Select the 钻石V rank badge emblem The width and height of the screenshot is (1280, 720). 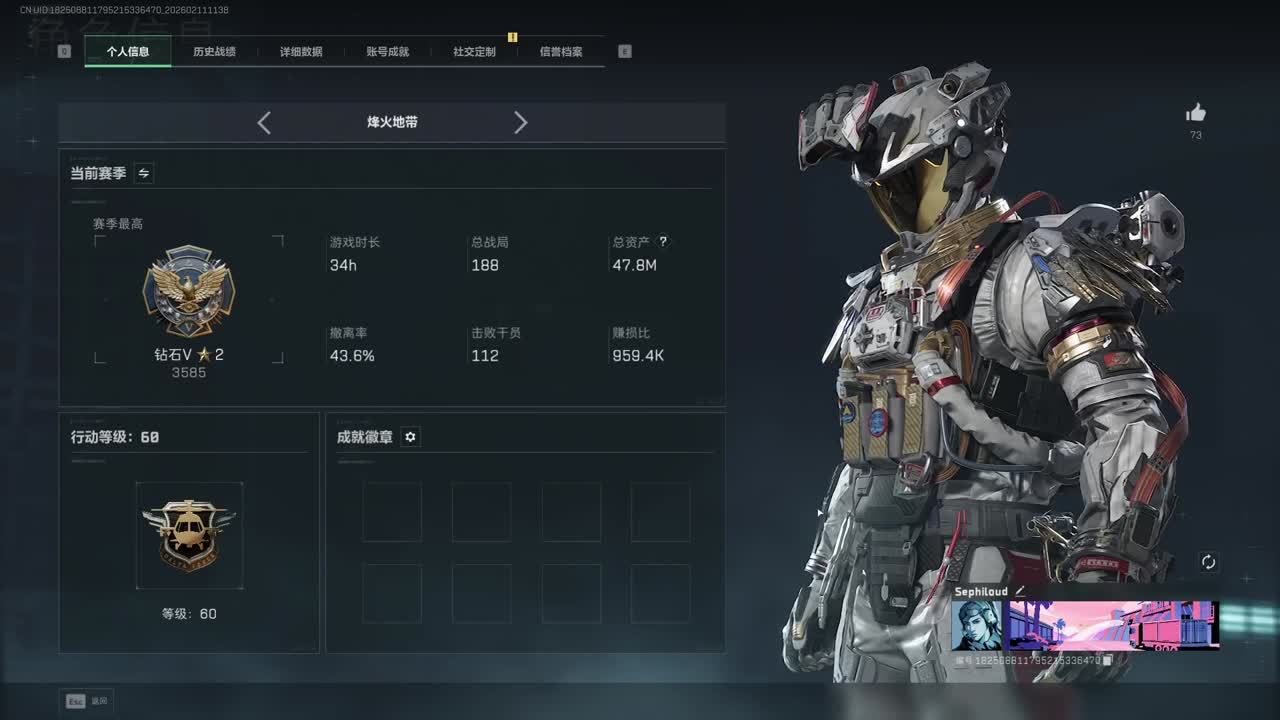(x=188, y=291)
